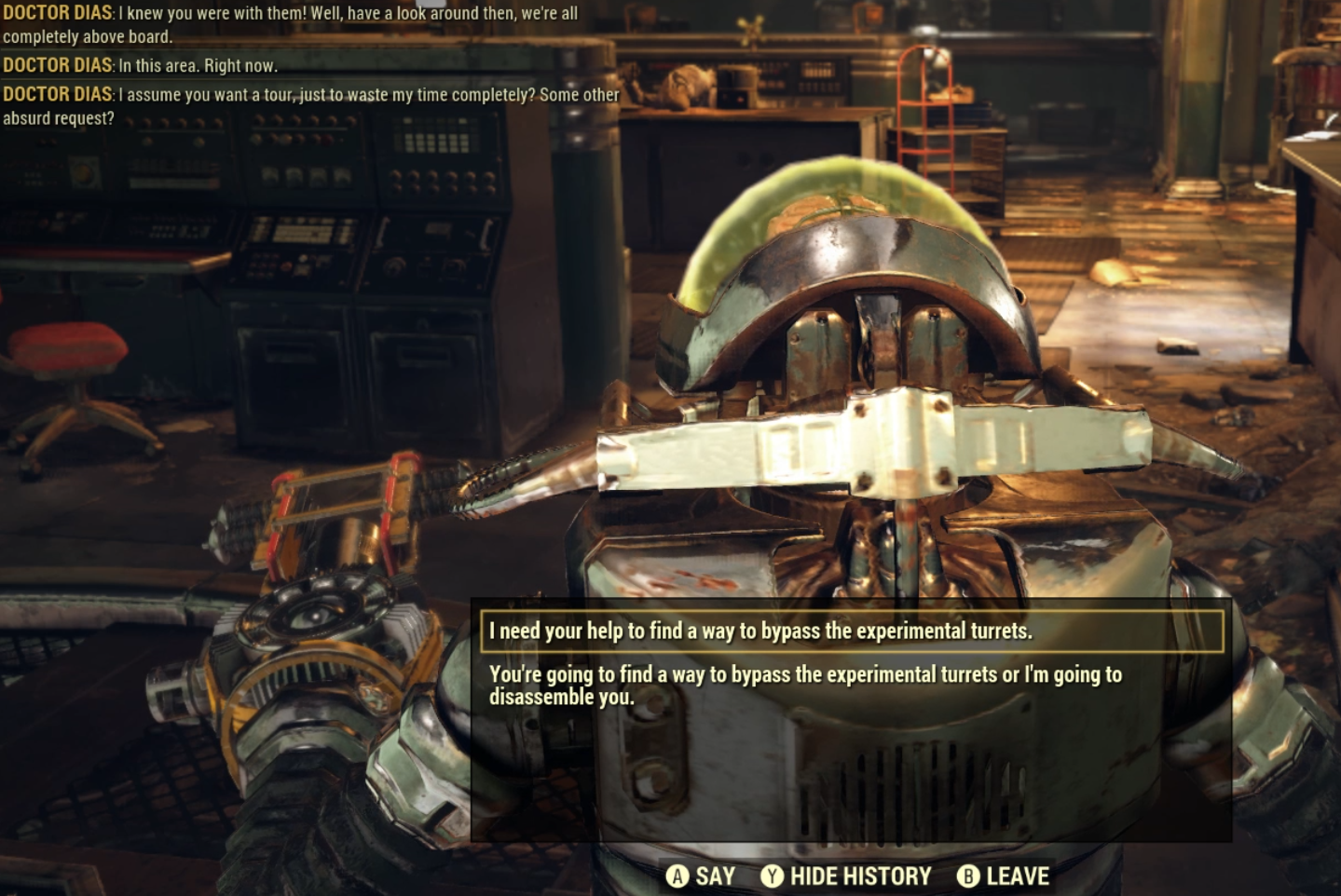Click the Y button glyph beside HIDE HISTORY
Viewport: 1341px width, 896px height.
[x=771, y=876]
